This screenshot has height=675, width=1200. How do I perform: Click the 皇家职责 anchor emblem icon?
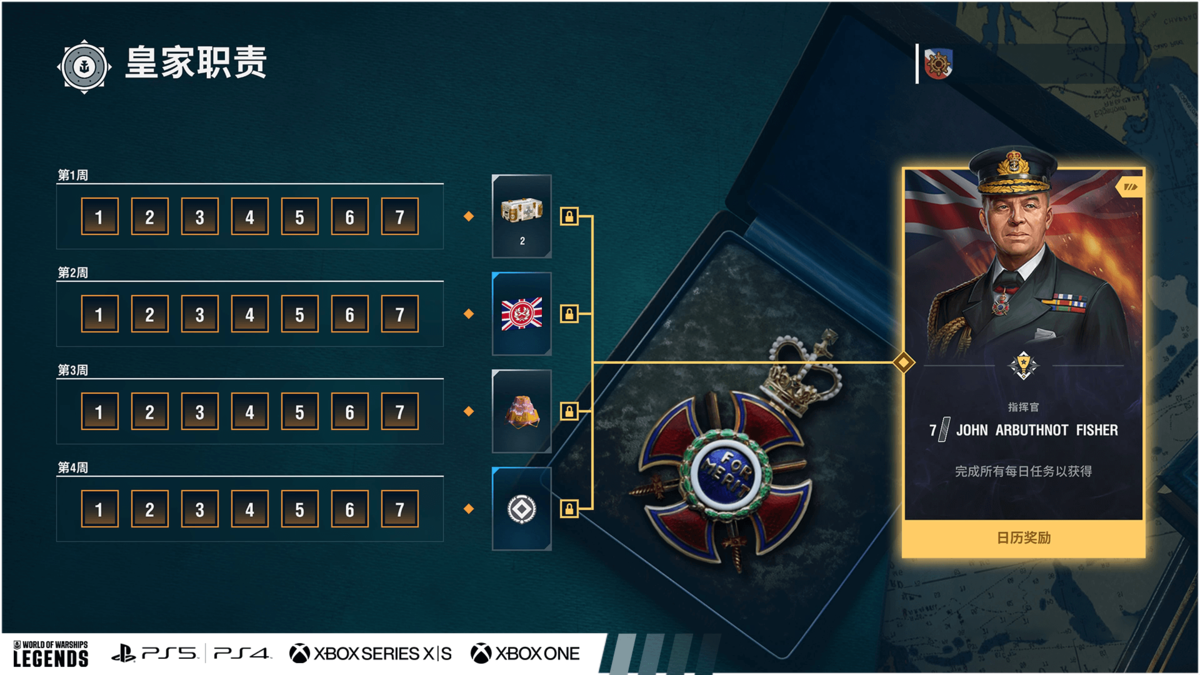(84, 66)
